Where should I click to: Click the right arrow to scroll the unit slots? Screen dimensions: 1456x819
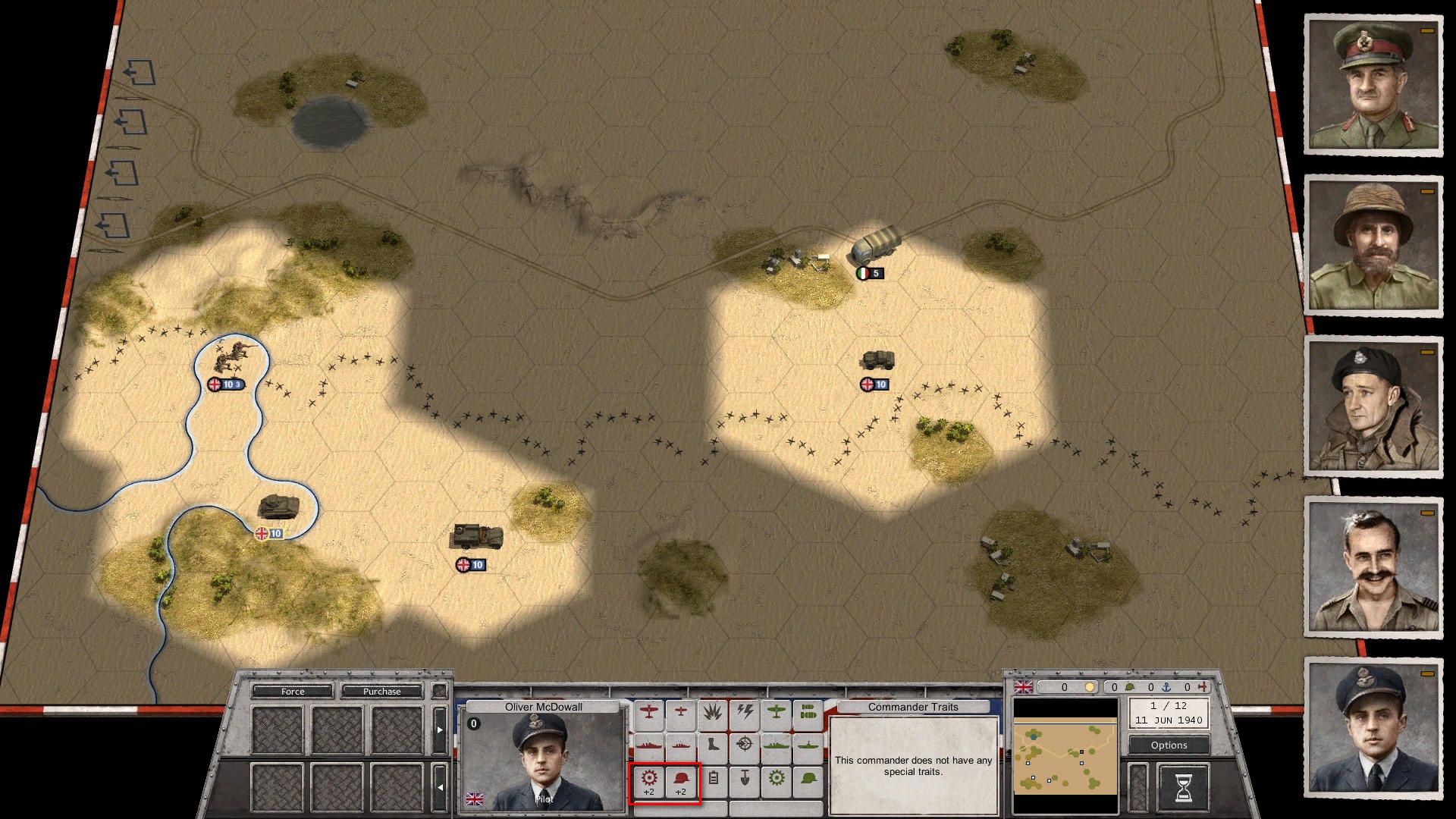pyautogui.click(x=439, y=730)
